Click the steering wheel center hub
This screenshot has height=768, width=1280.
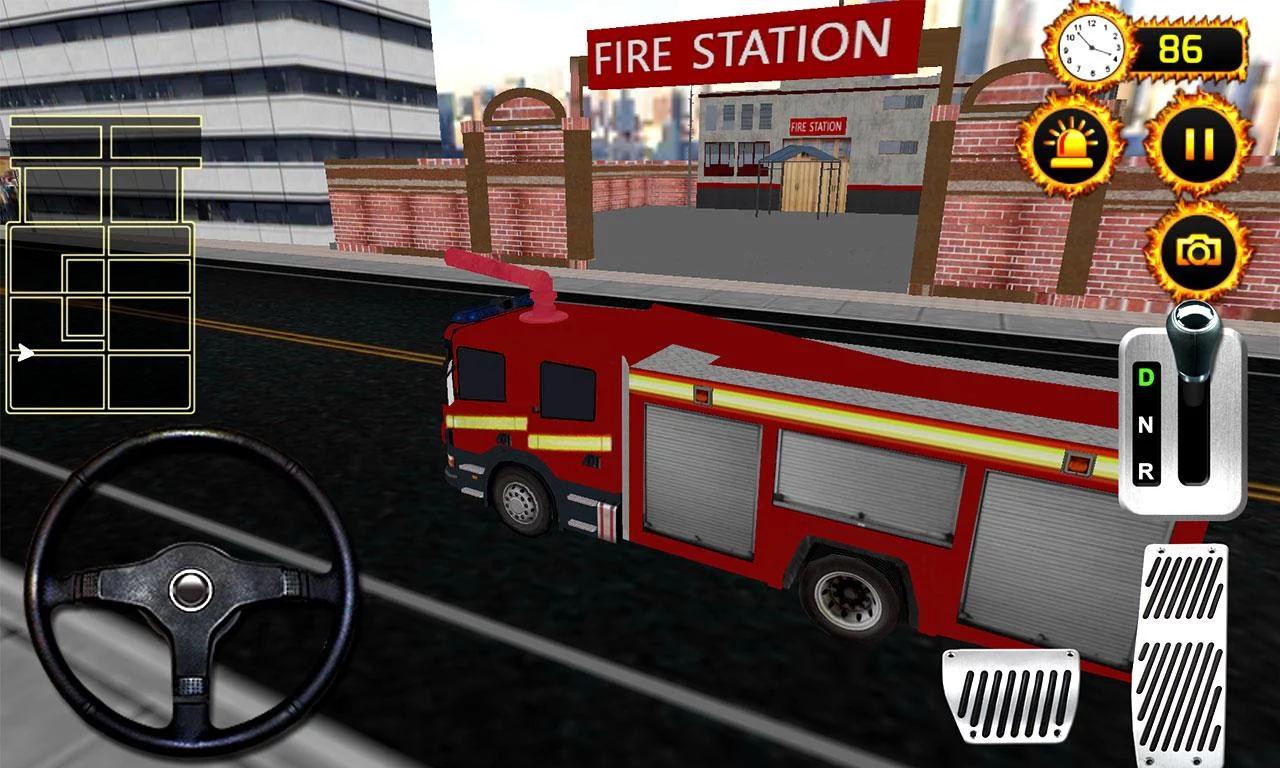pos(188,587)
